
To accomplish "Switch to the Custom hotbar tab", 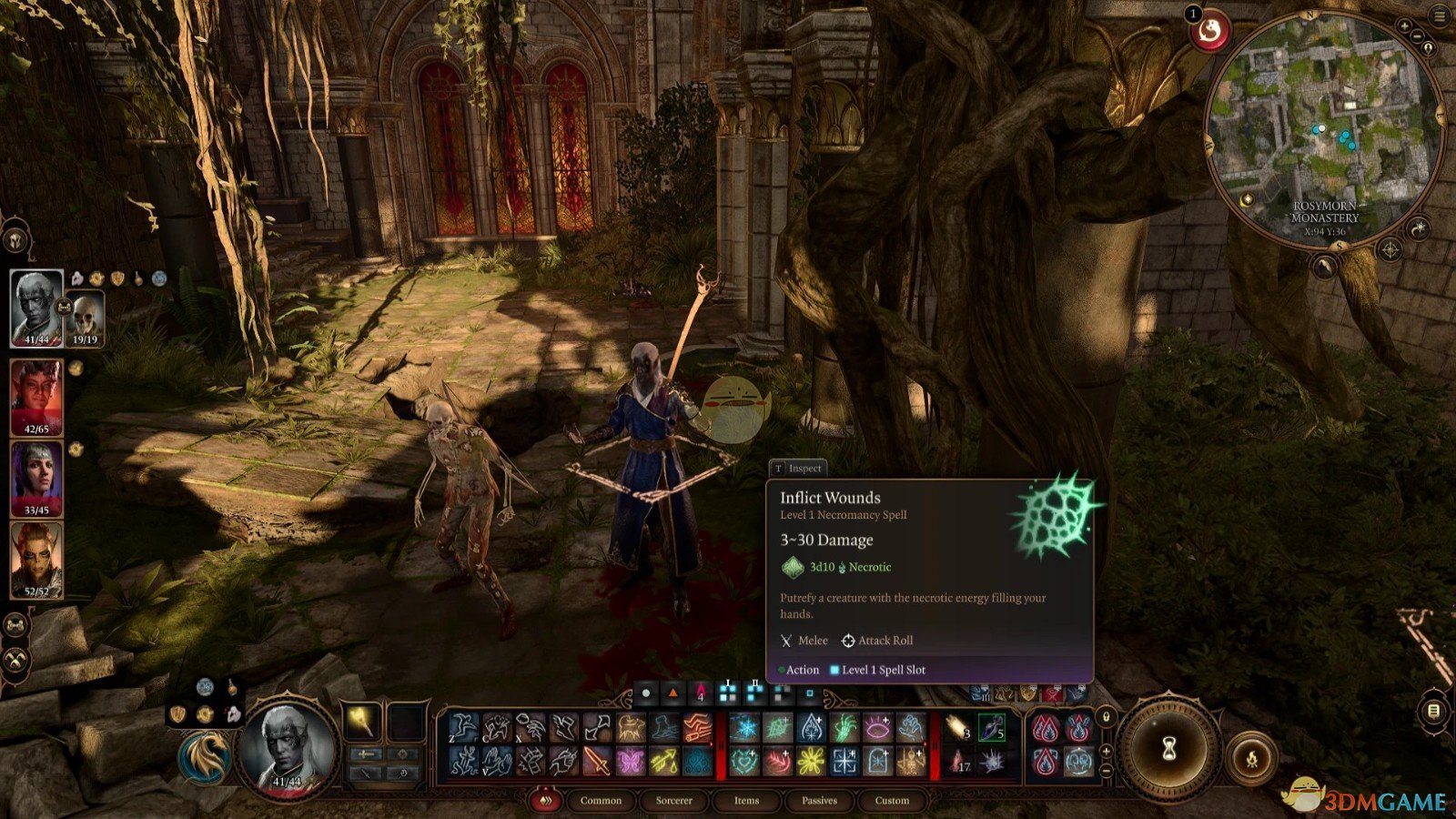I will pos(892,801).
